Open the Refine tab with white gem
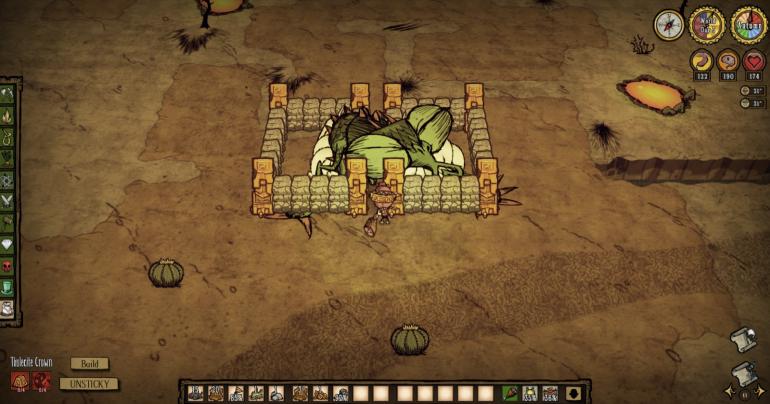The image size is (770, 404). 9,246
